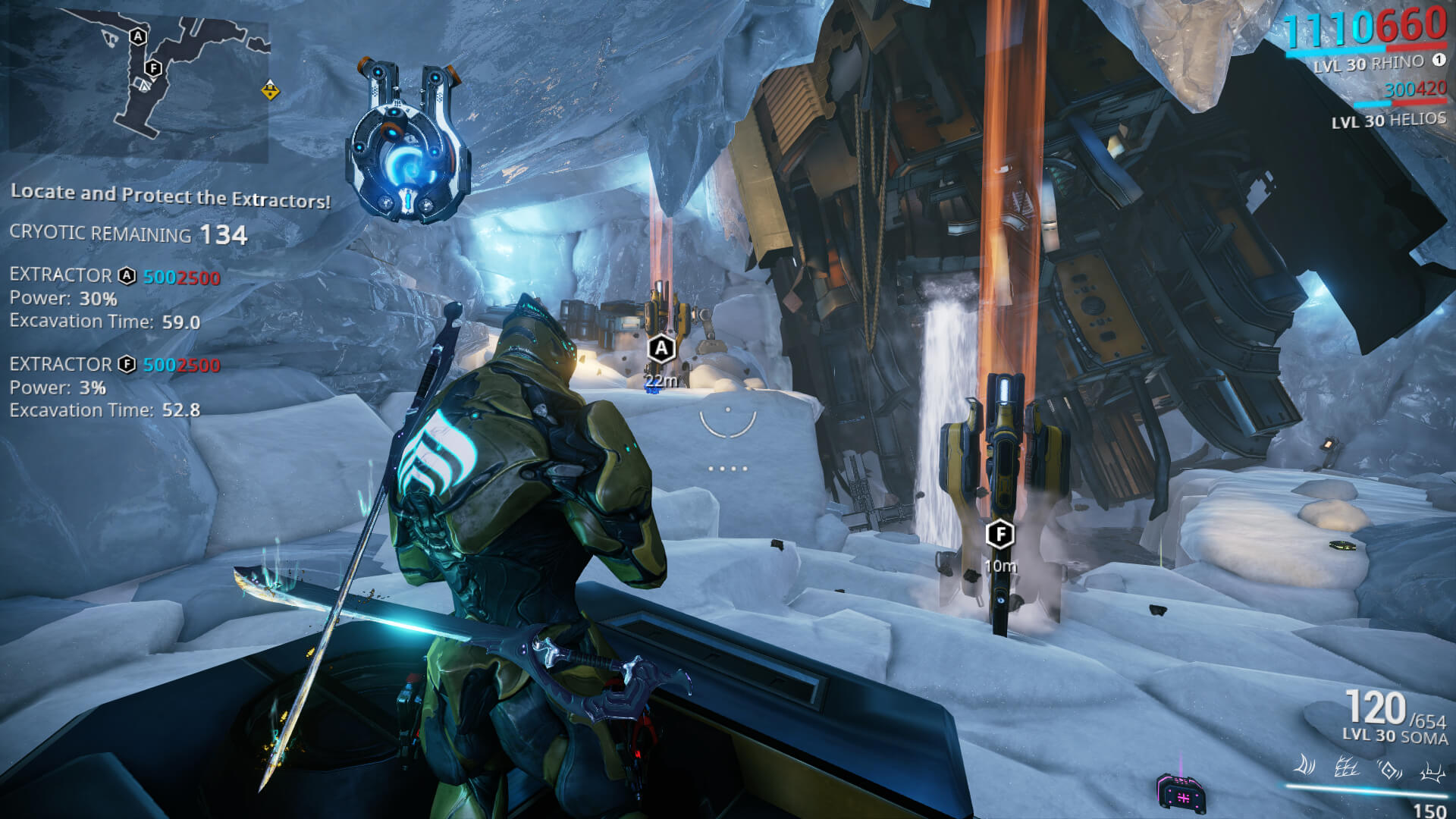Activate the Roar ability
The image size is (1456, 819).
pos(1389,770)
